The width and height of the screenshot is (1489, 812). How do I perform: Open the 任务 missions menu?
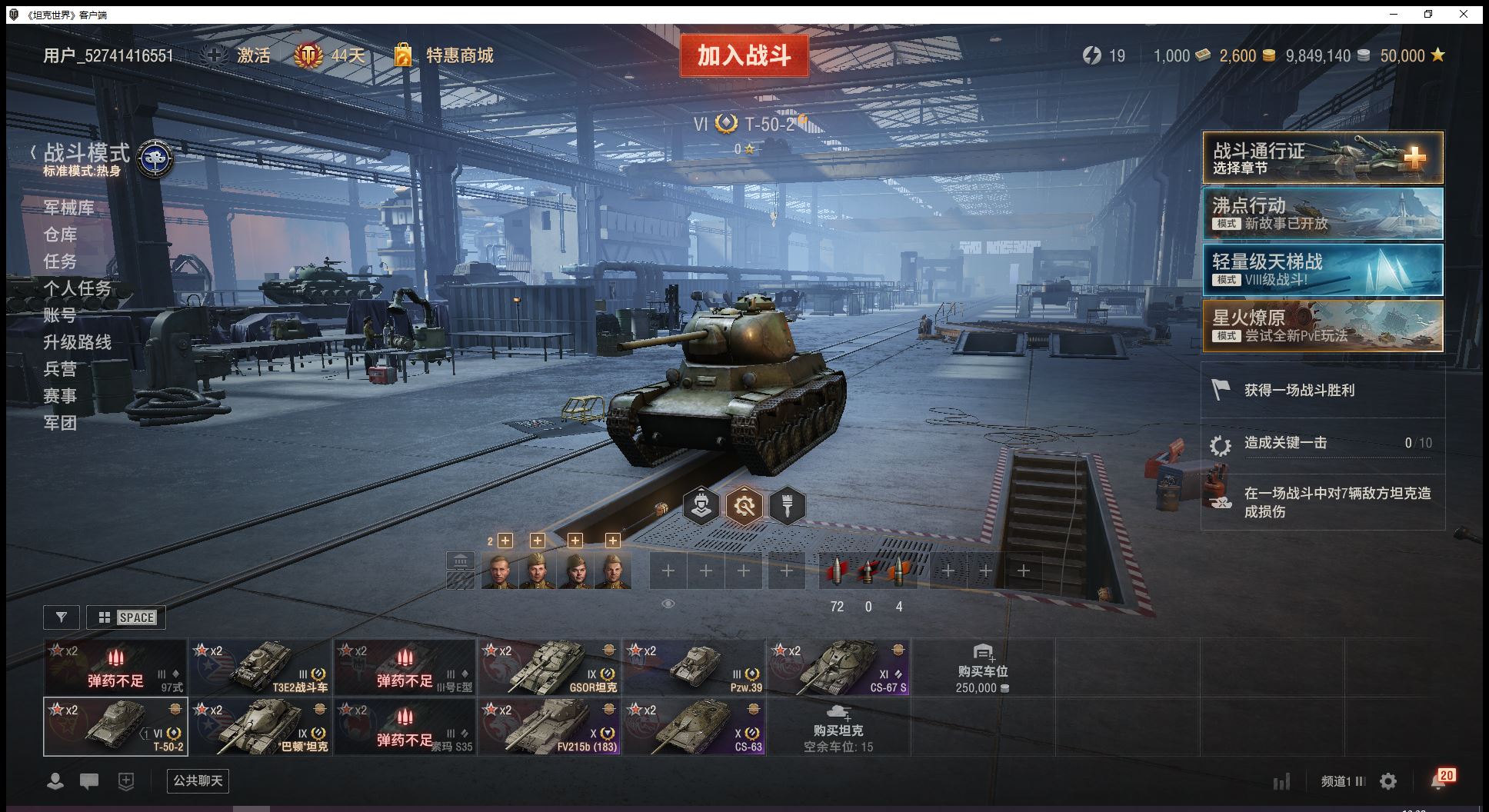pyautogui.click(x=60, y=261)
